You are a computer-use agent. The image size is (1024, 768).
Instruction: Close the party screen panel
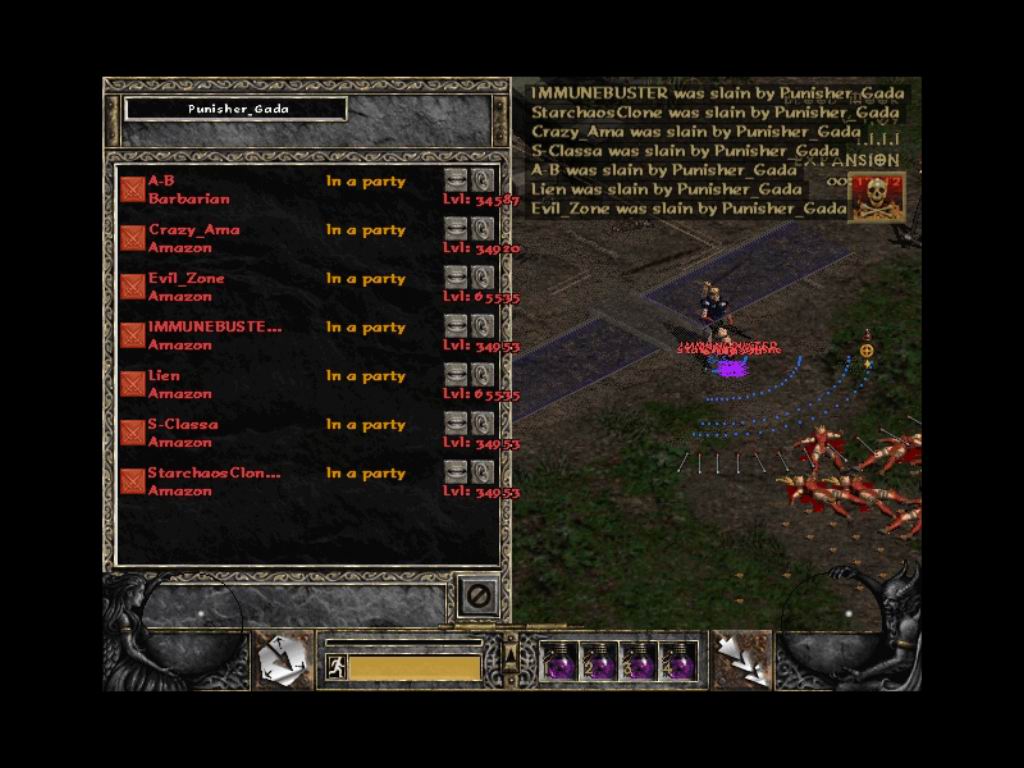[478, 596]
